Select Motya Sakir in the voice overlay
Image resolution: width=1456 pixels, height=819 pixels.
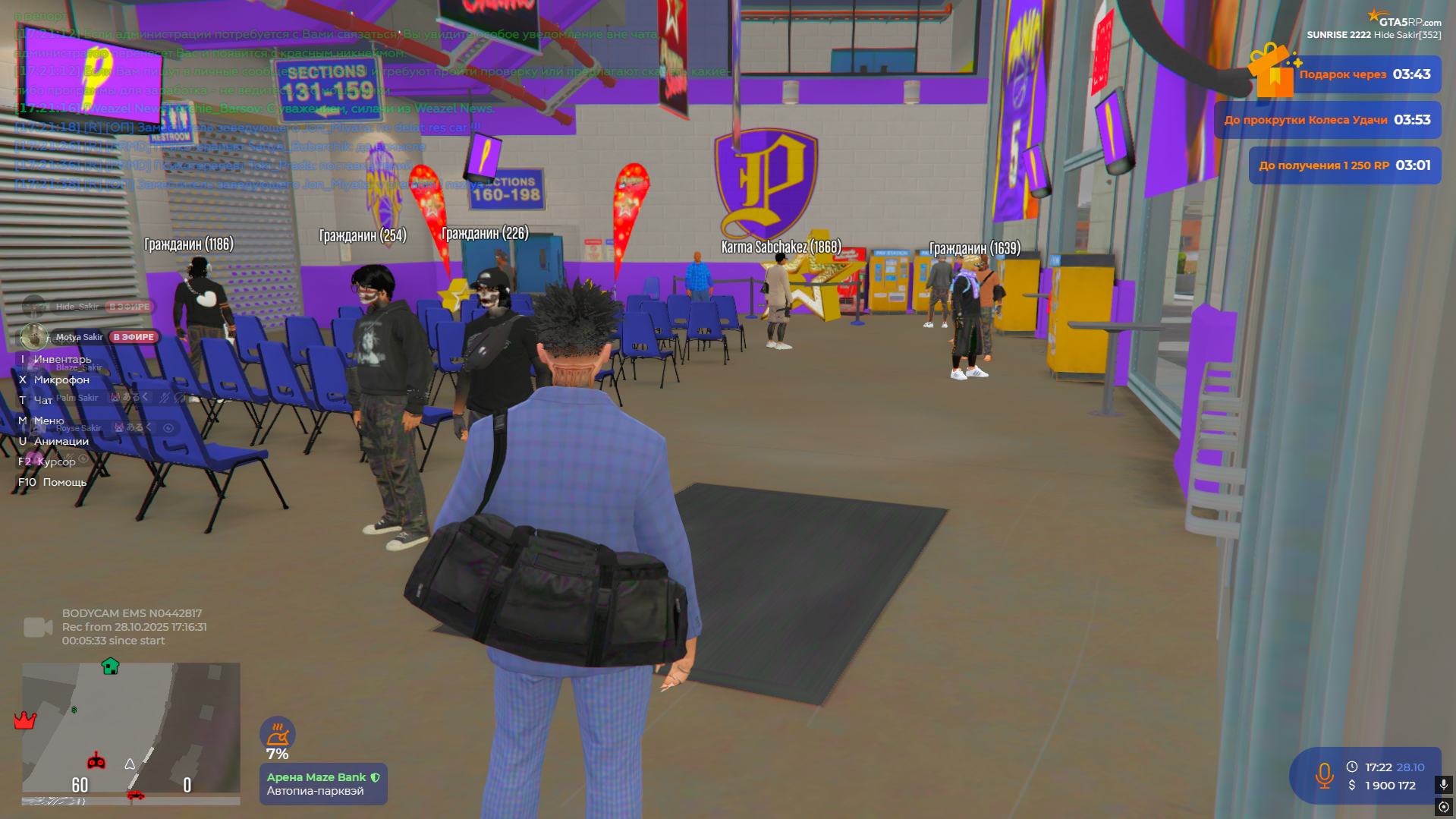pos(79,337)
